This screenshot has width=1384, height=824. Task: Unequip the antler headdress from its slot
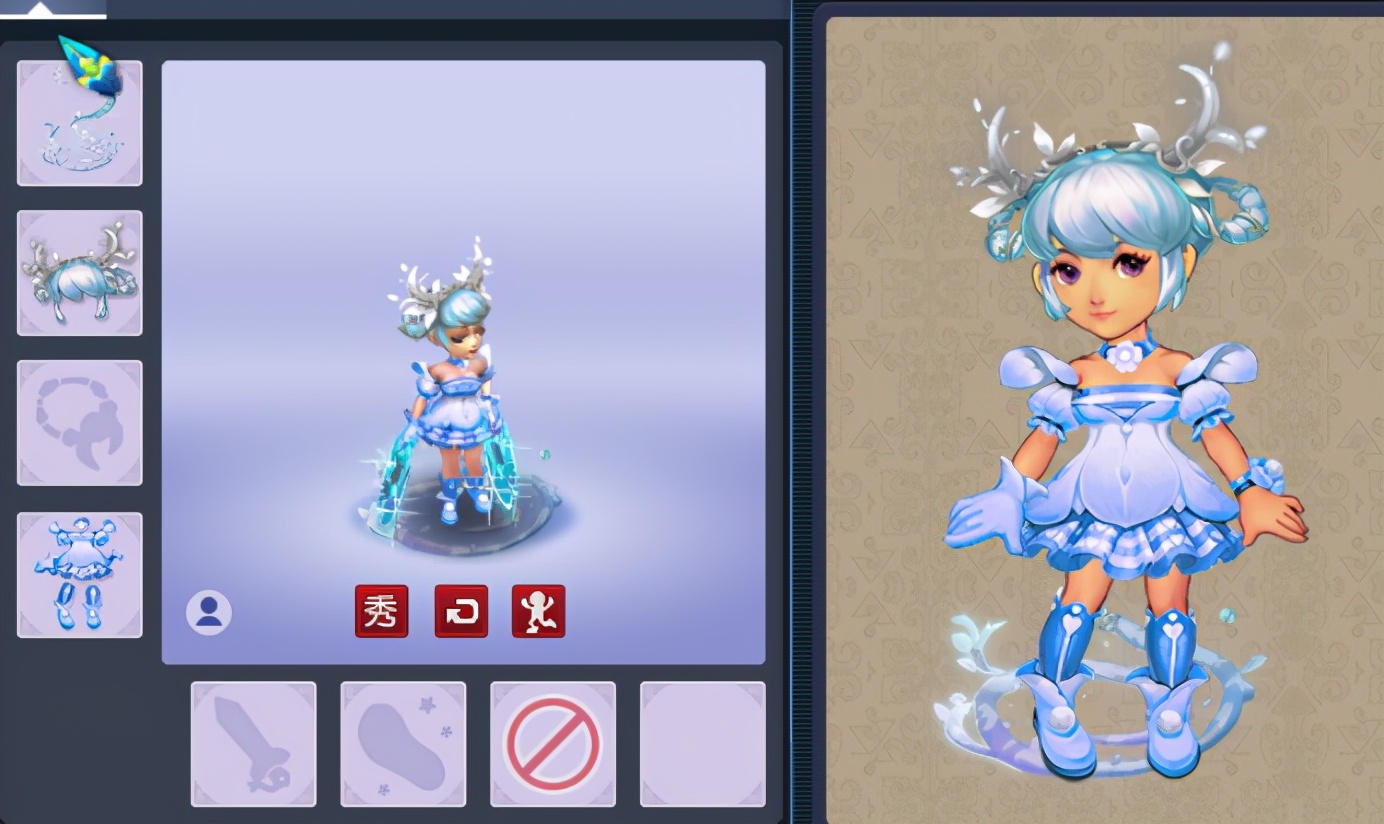(80, 272)
